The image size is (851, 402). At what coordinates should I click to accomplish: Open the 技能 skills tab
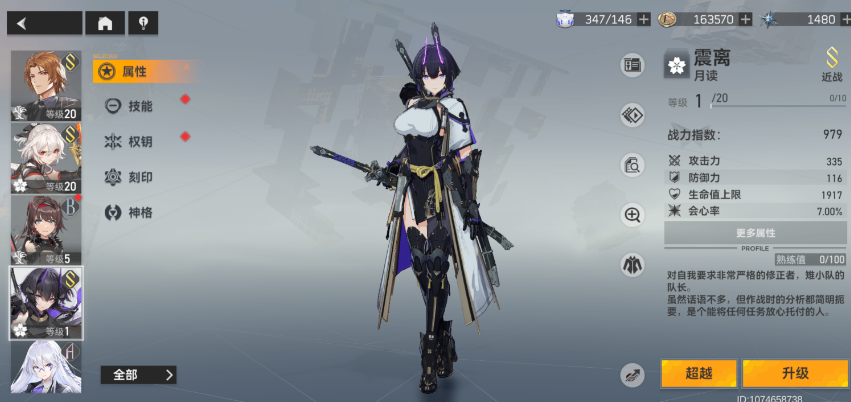(x=138, y=105)
